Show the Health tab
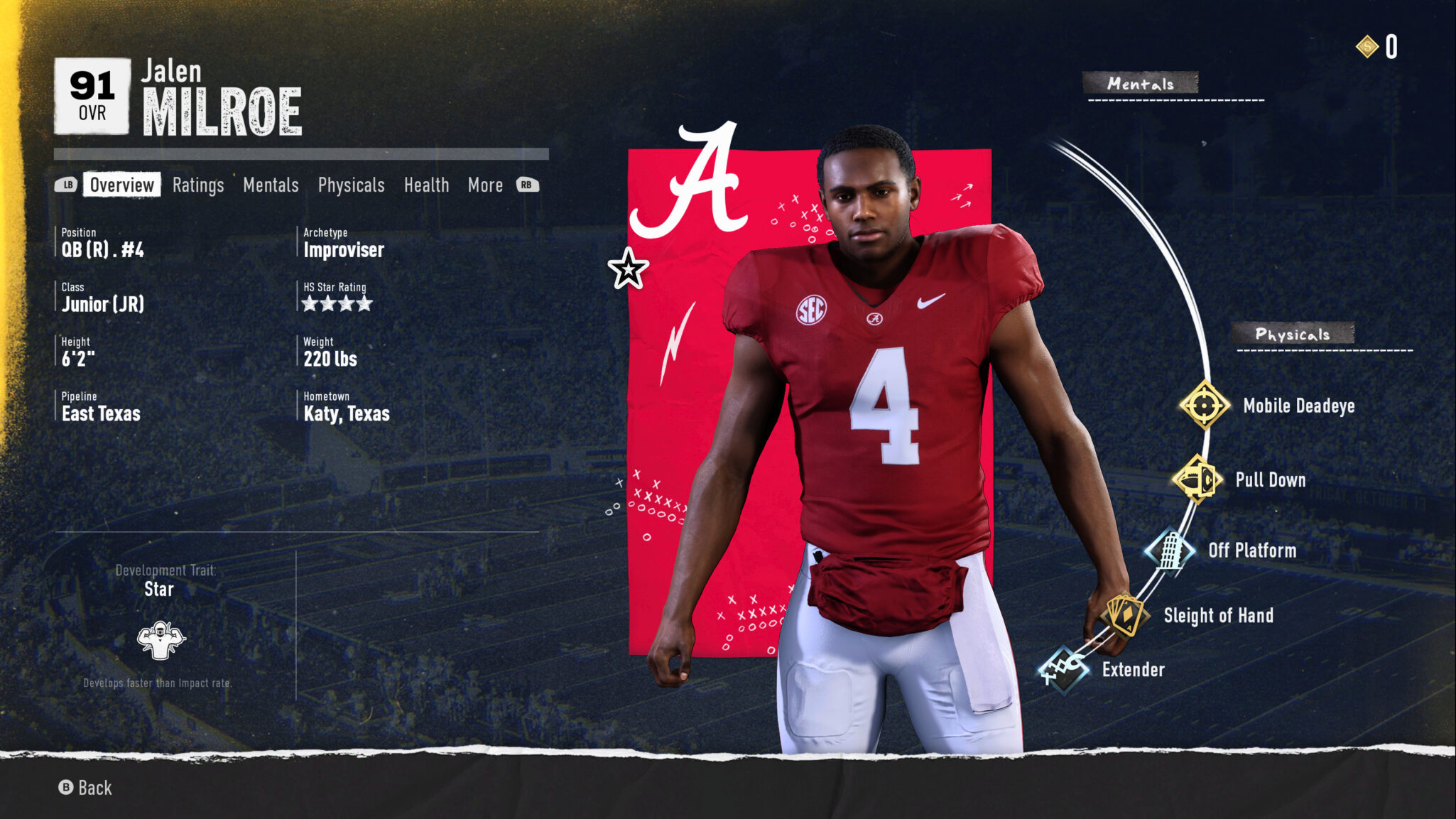This screenshot has width=1456, height=819. pyautogui.click(x=426, y=185)
